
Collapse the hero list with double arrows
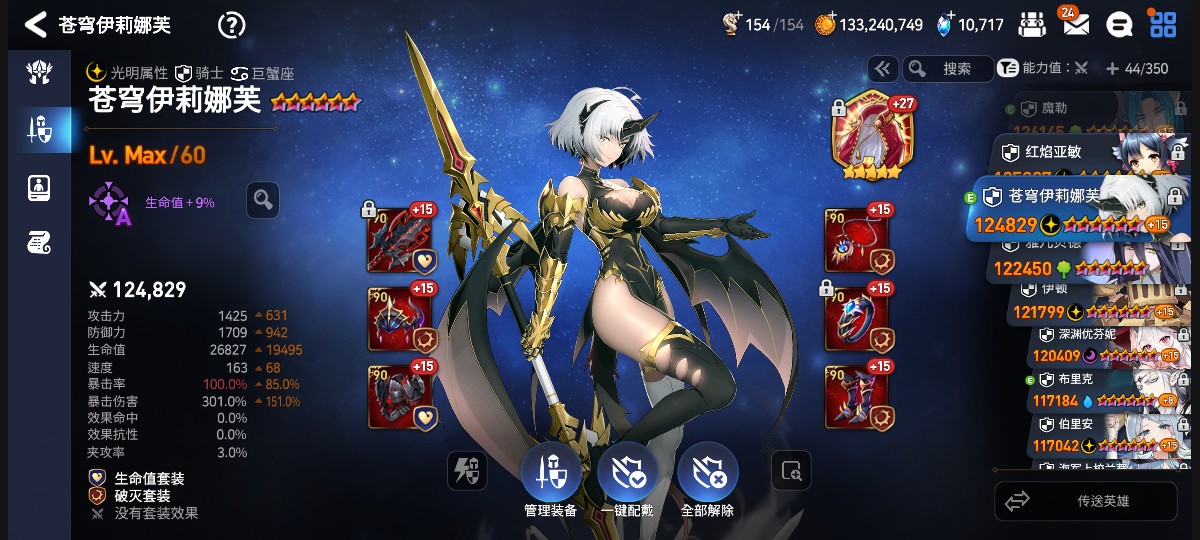(882, 69)
